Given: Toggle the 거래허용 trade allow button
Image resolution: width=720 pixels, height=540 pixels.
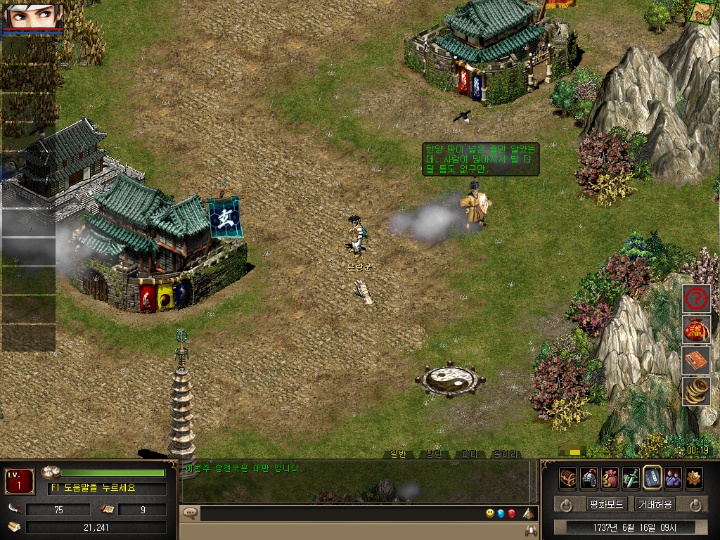Looking at the screenshot, I should [x=656, y=505].
